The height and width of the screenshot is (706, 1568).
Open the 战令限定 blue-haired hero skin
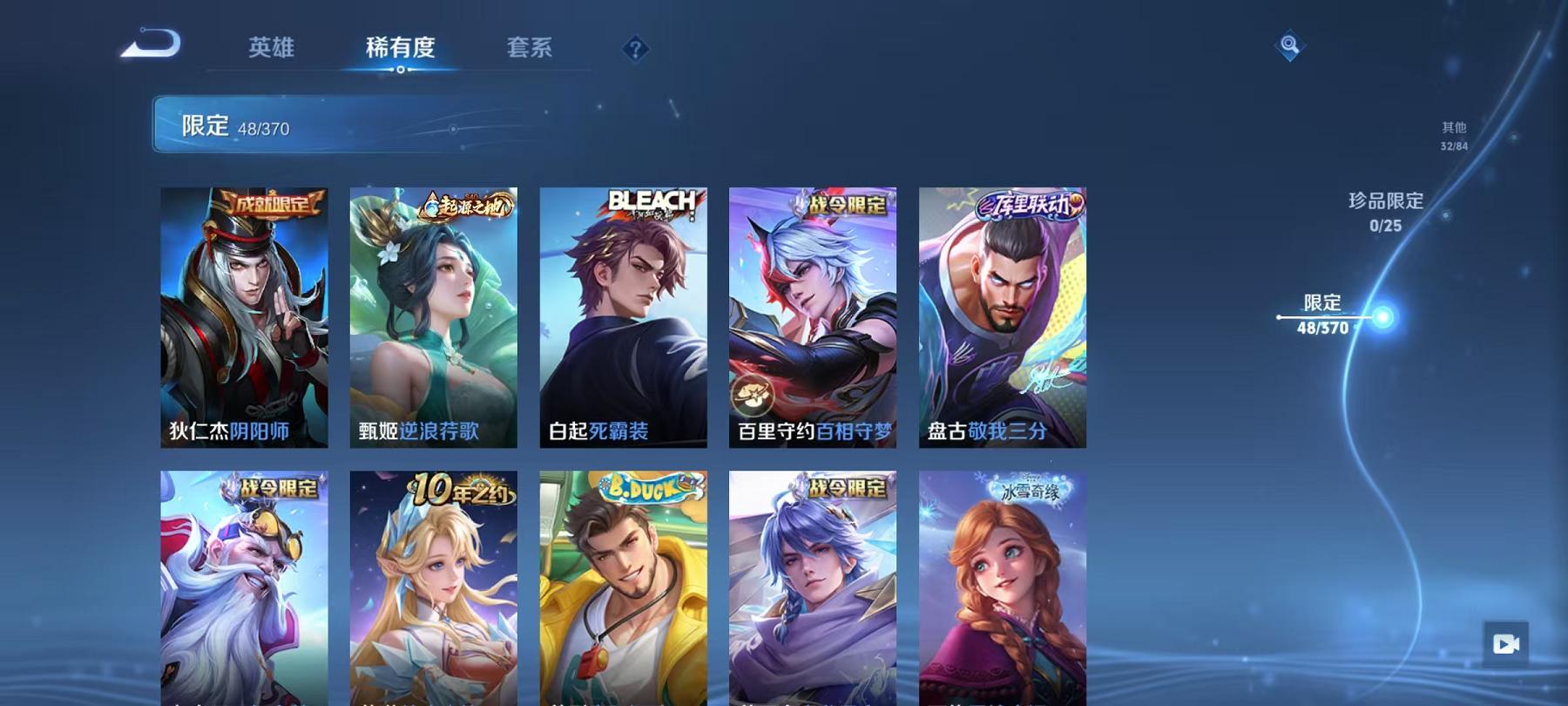(813, 593)
